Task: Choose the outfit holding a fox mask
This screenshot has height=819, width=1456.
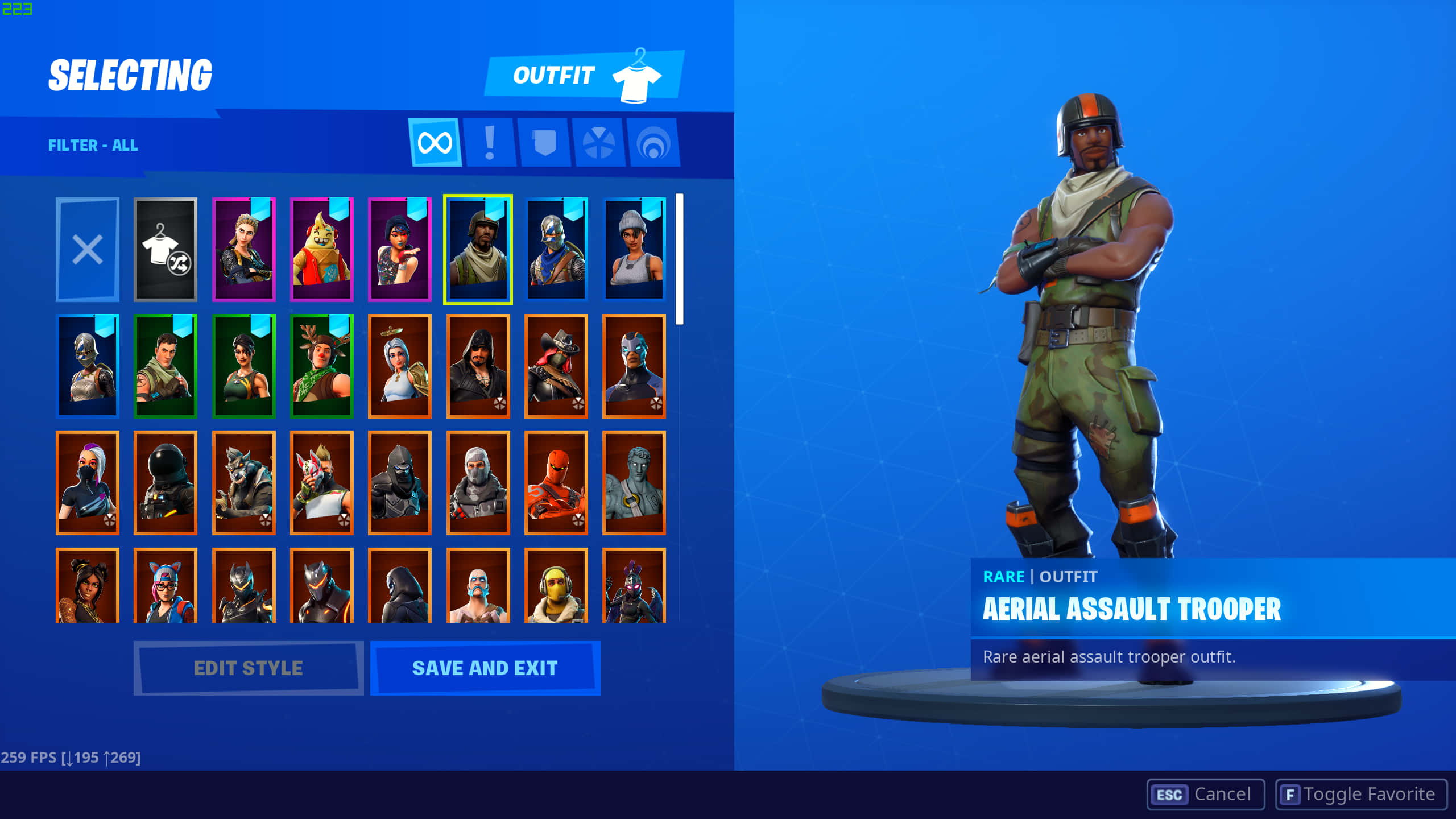Action: tap(322, 483)
